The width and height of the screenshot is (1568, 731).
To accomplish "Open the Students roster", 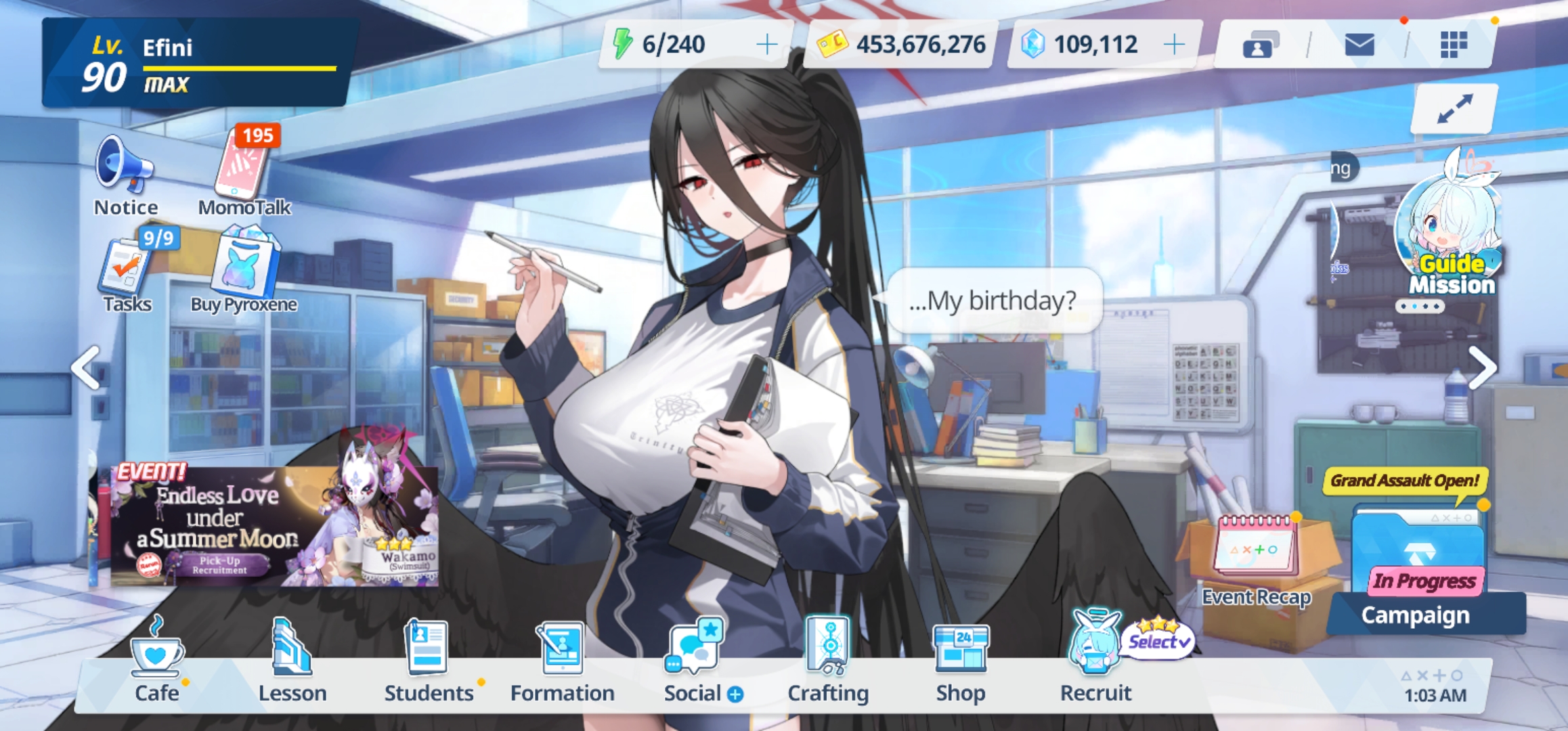I will click(428, 660).
